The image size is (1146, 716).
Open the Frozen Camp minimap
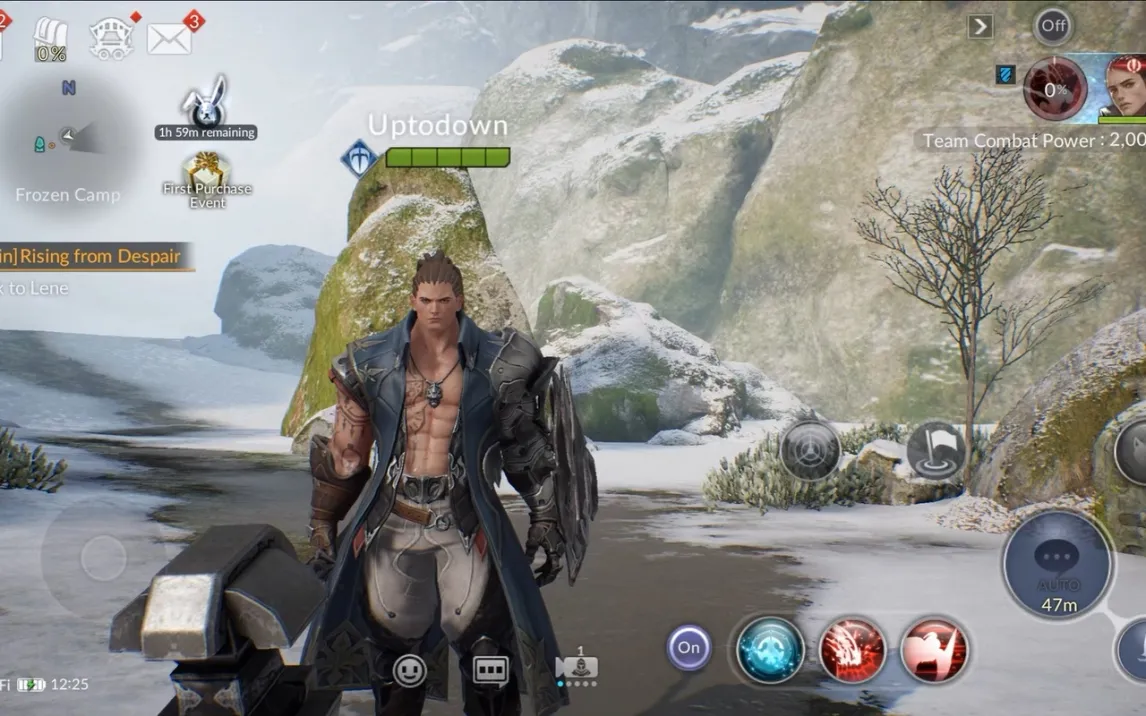tap(68, 140)
